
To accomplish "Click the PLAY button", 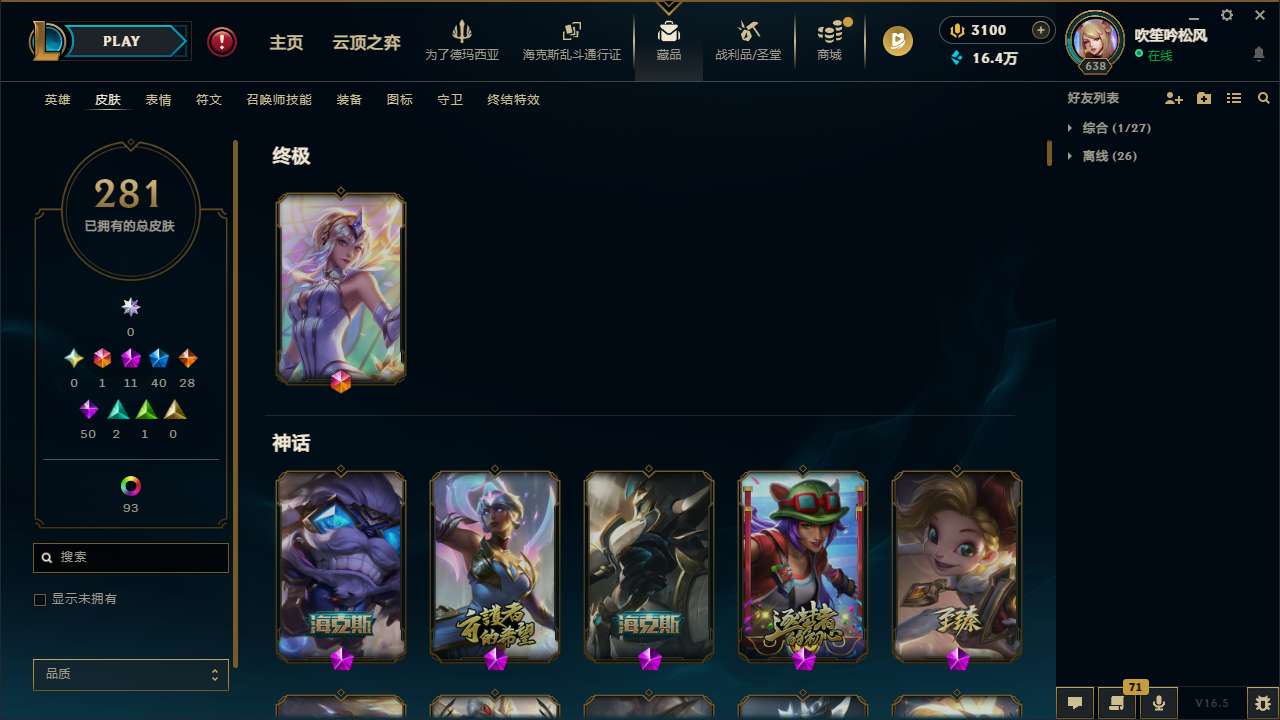I will (x=121, y=41).
